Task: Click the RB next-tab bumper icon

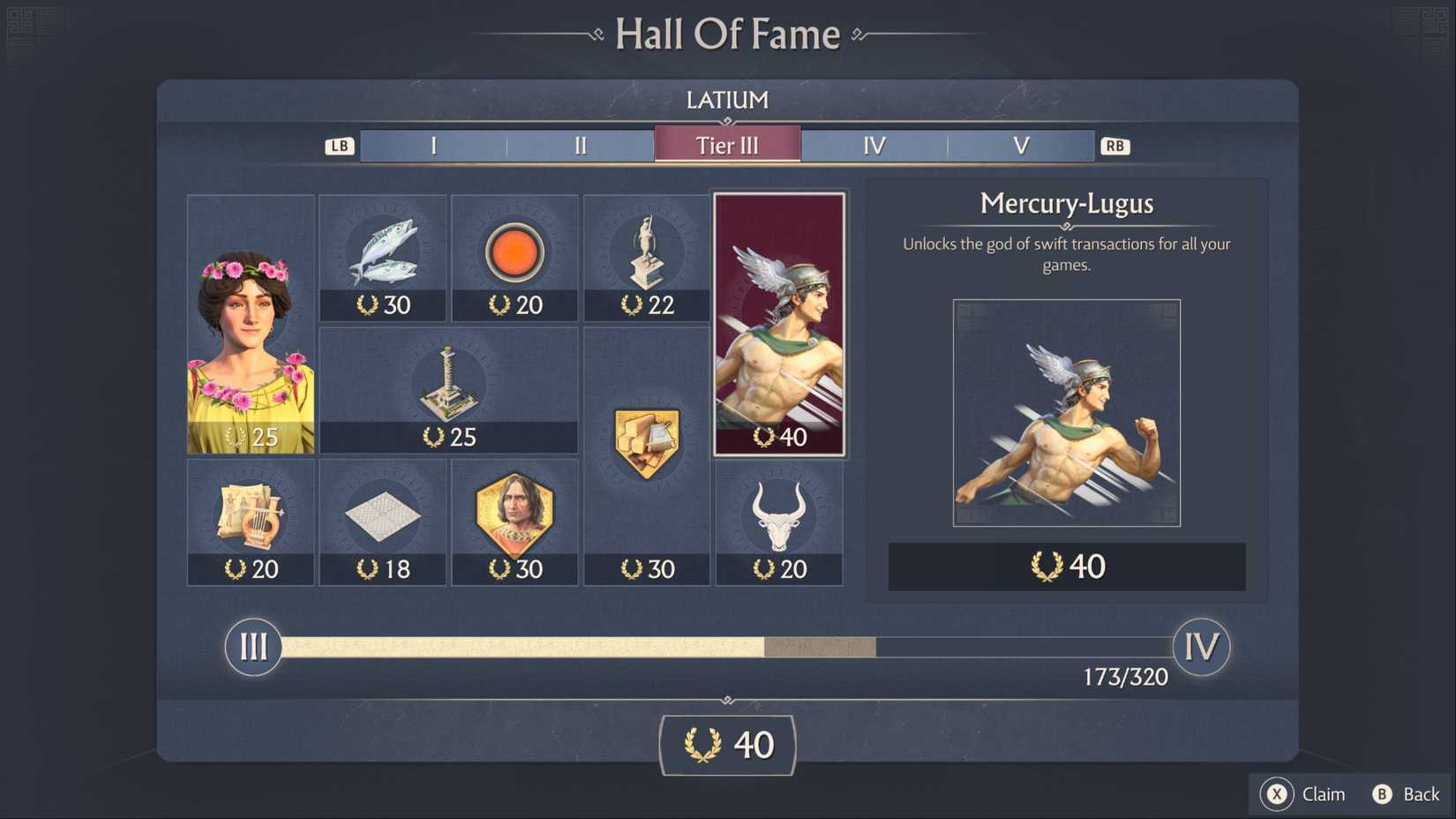Action: [1114, 145]
